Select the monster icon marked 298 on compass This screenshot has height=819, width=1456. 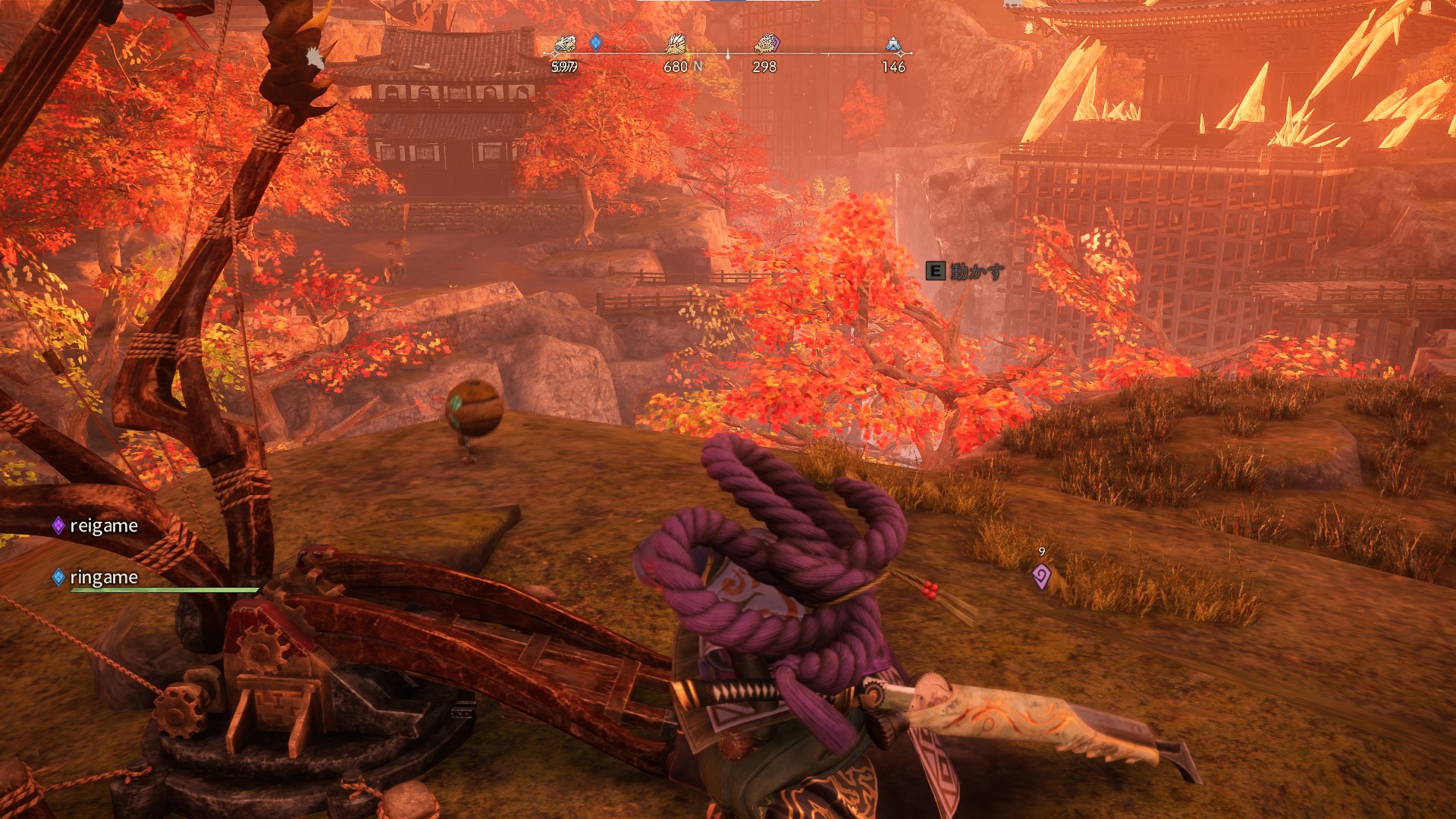tap(766, 45)
